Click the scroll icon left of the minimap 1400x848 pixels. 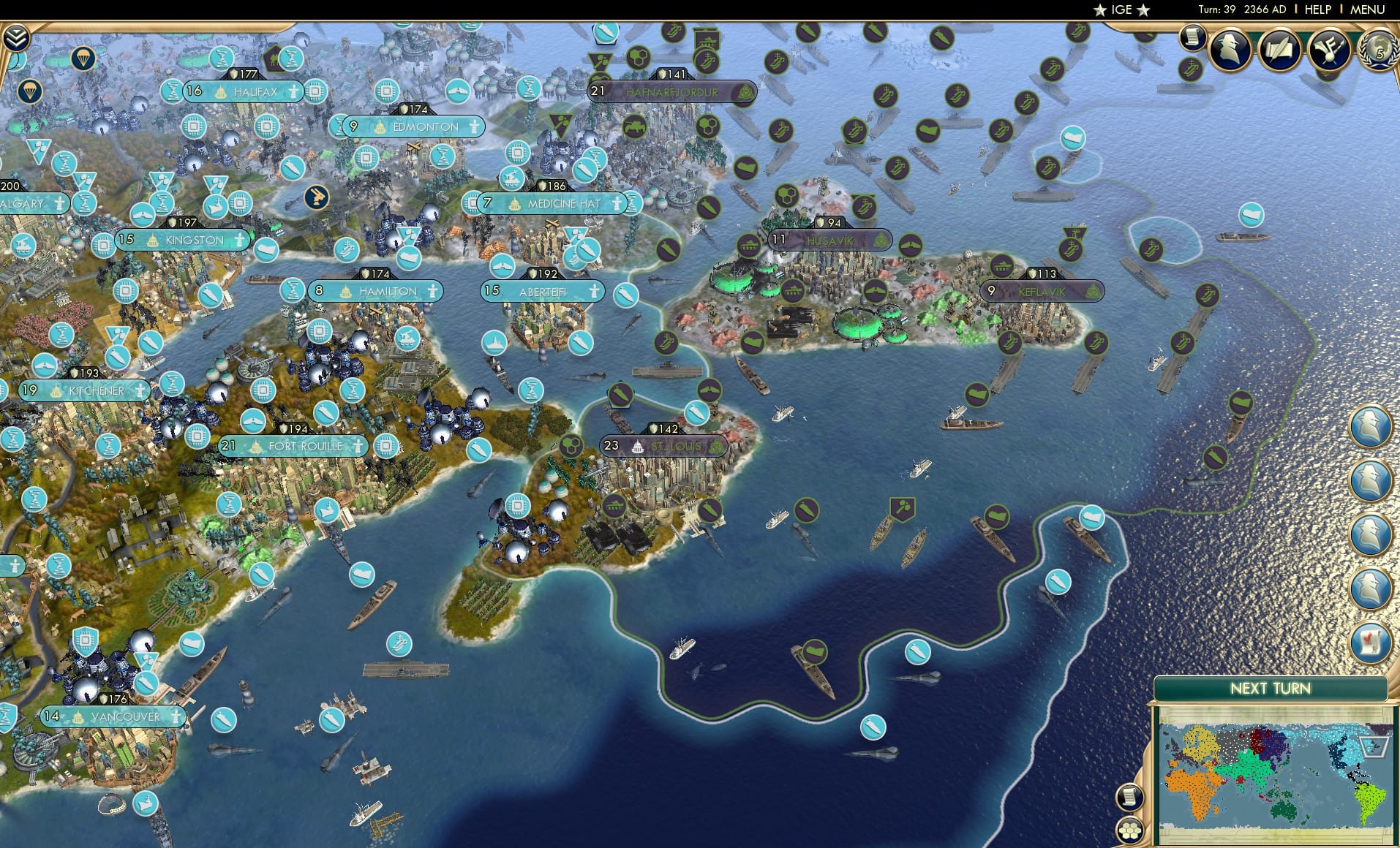[1130, 796]
